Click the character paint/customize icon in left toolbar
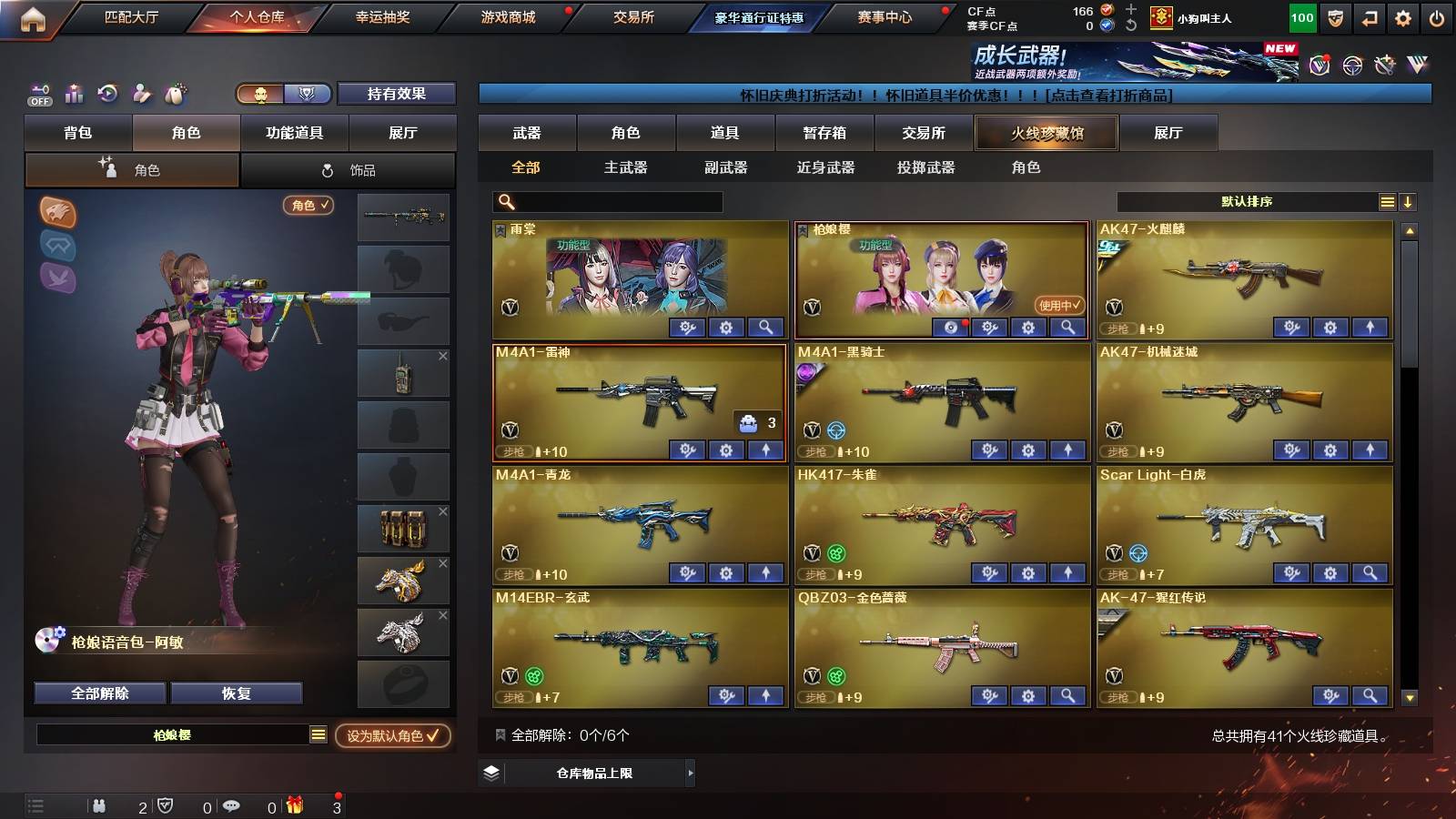1456x819 pixels. tap(141, 92)
